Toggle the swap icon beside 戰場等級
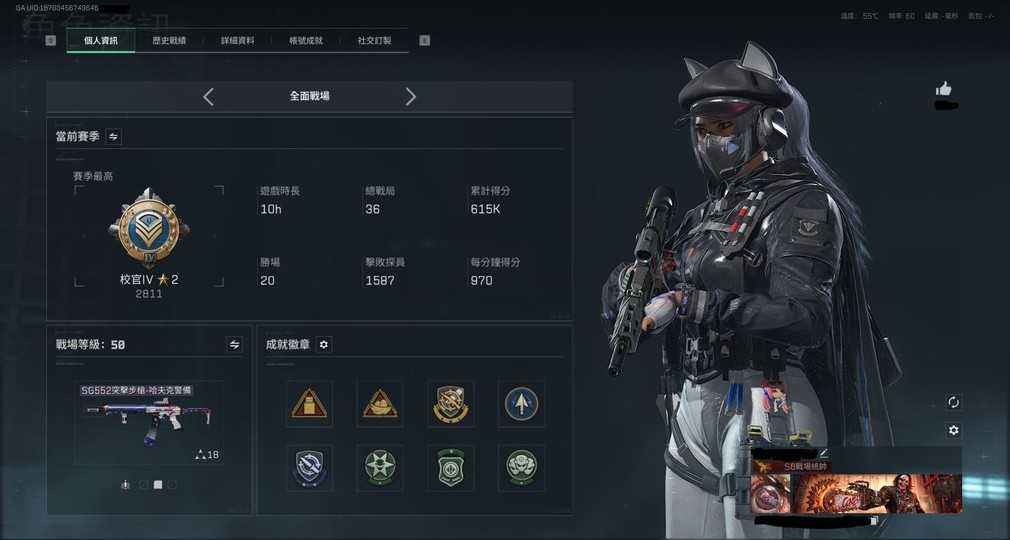Viewport: 1010px width, 540px height. [234, 344]
